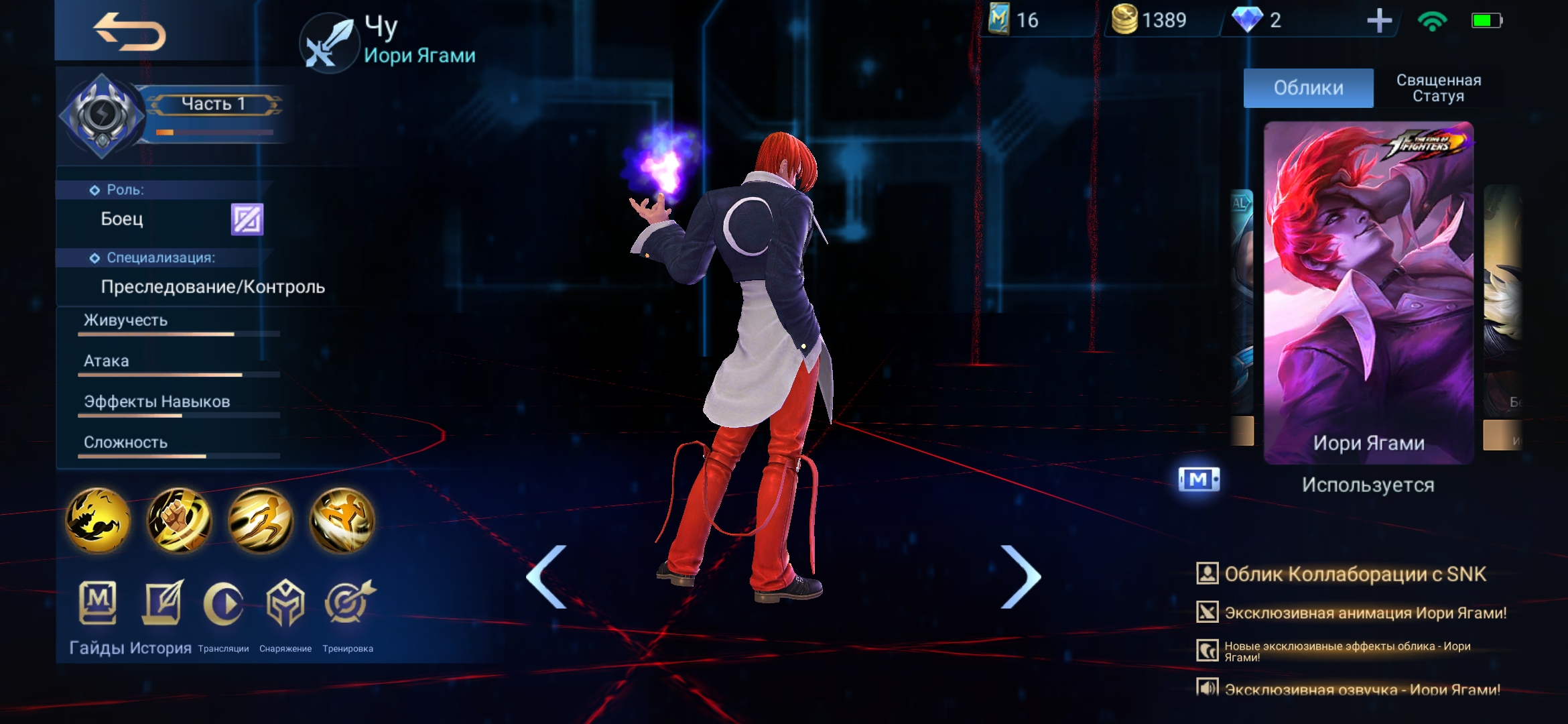
Task: Go back with the return arrow
Action: (x=129, y=32)
